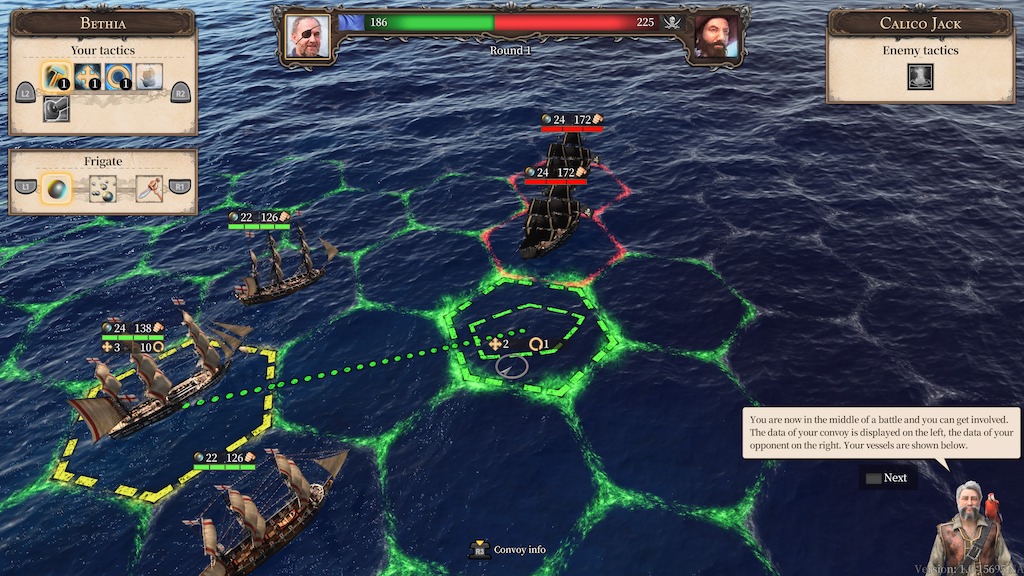Select the hammer repair tactic
This screenshot has width=1024, height=576.
(56, 76)
